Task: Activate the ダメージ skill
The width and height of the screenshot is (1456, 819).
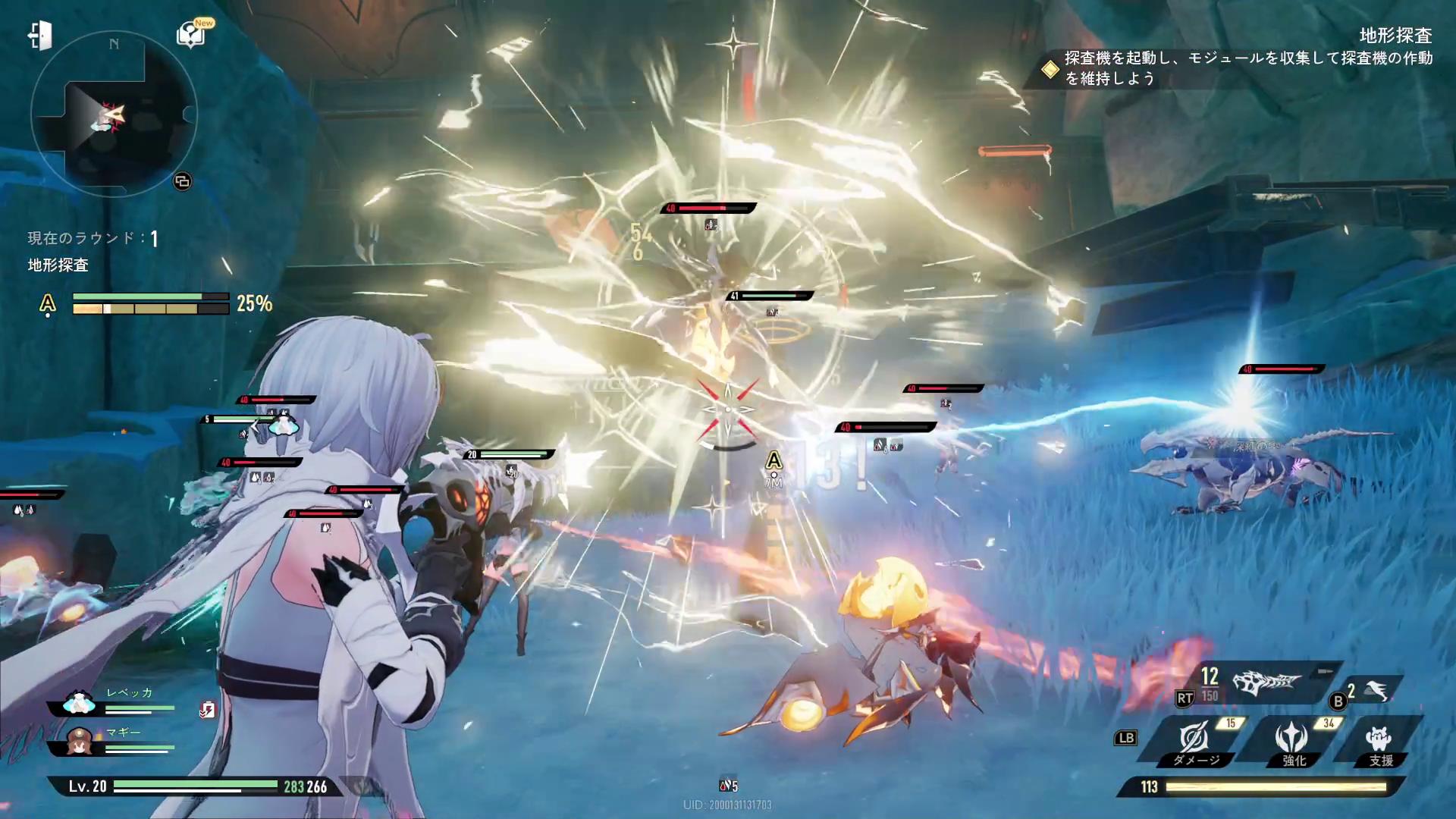Action: tap(1195, 742)
